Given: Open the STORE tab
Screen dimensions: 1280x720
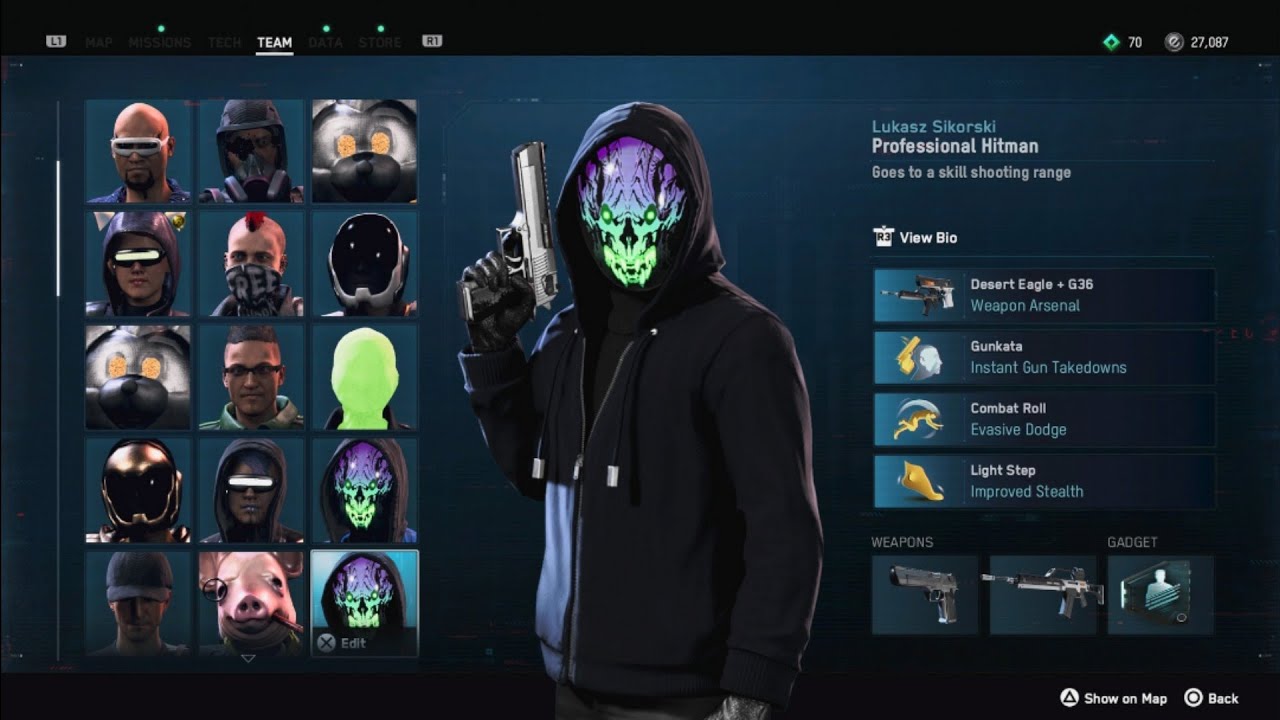Looking at the screenshot, I should [x=380, y=42].
